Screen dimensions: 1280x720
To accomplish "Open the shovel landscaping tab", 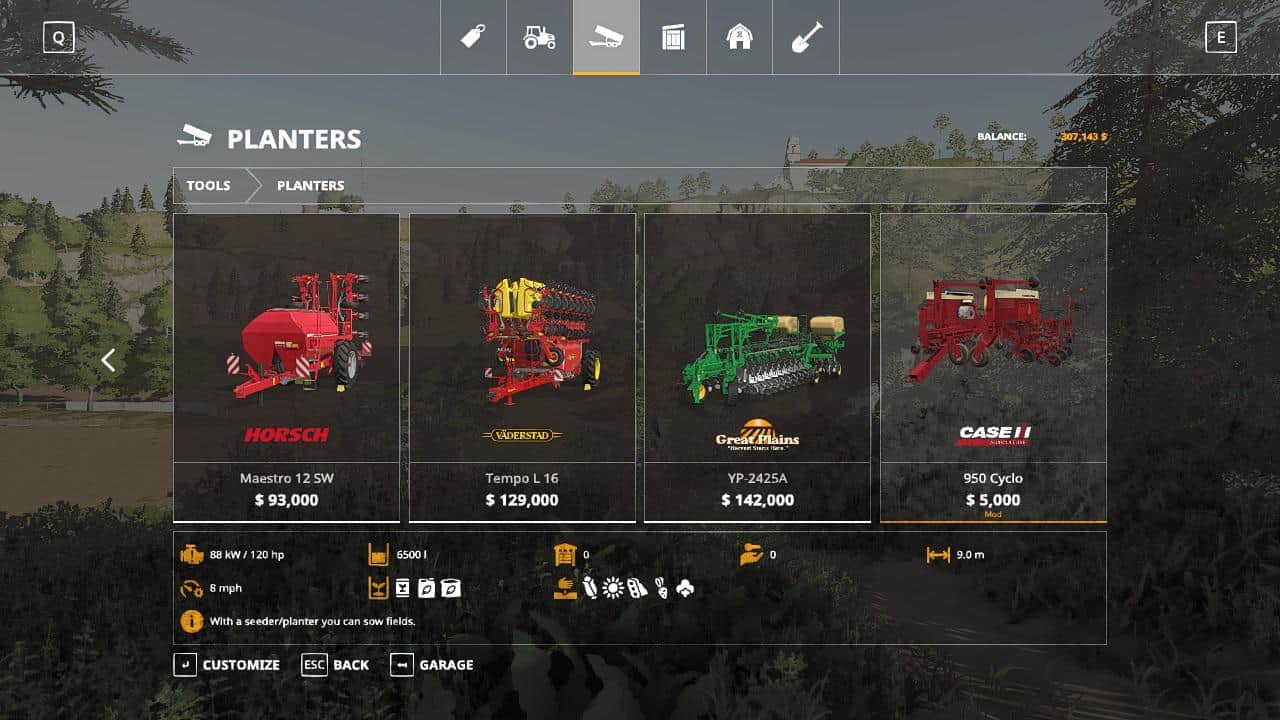I will pos(806,37).
